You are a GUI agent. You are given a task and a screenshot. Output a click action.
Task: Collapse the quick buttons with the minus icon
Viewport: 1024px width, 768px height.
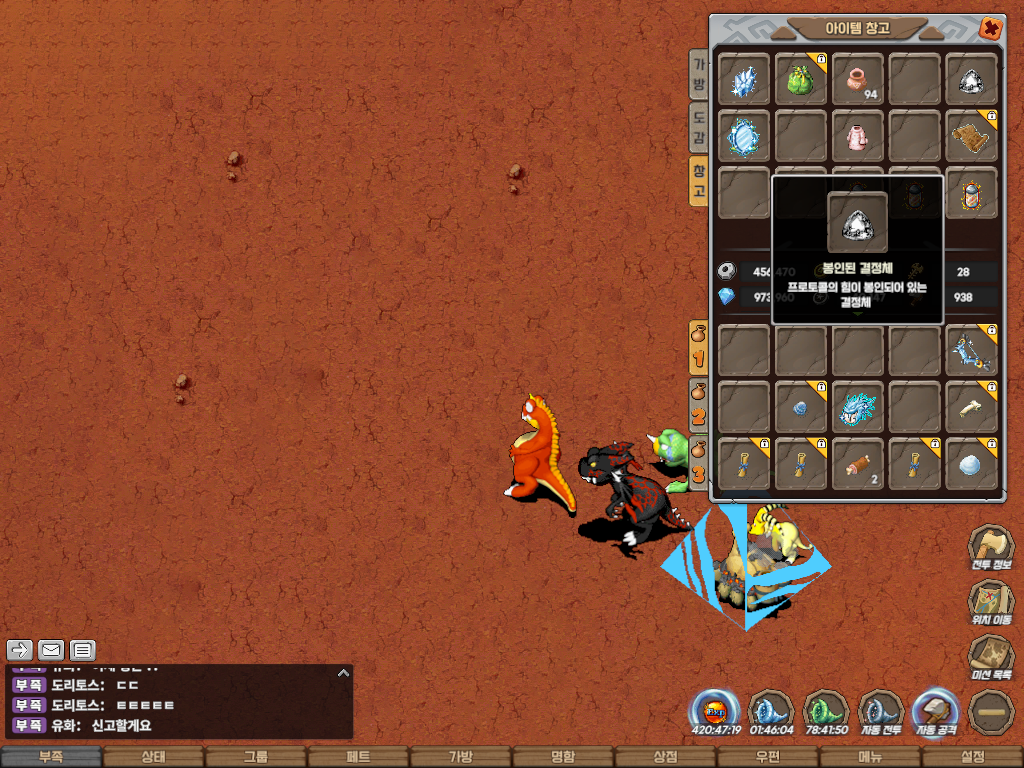coord(991,714)
